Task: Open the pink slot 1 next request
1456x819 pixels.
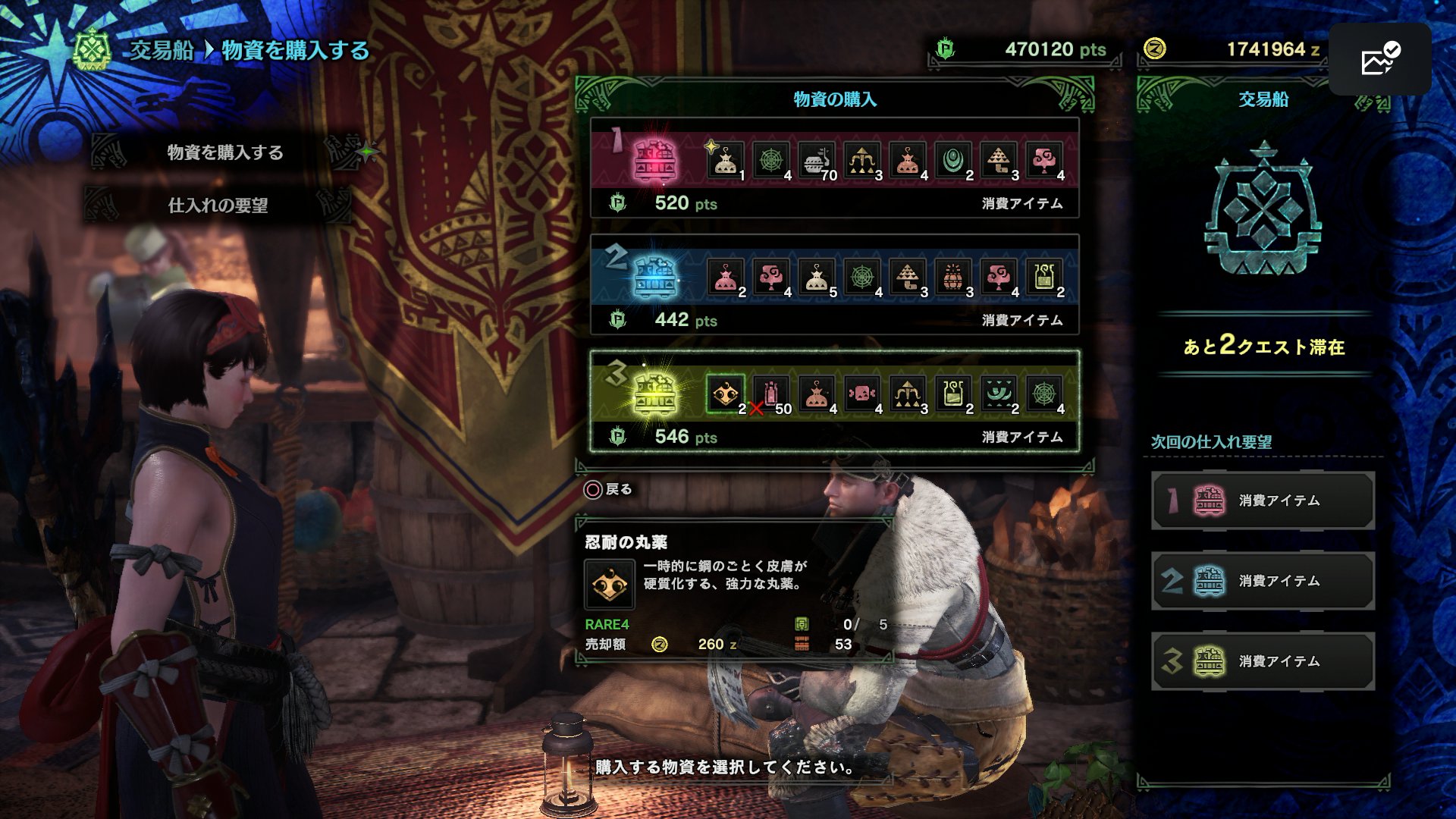Action: point(1263,500)
